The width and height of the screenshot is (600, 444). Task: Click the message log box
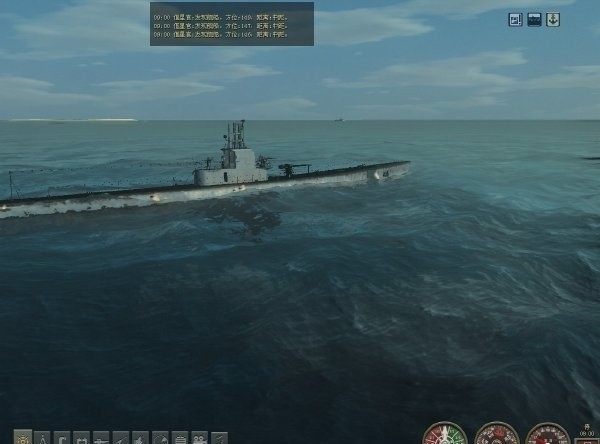[232, 23]
